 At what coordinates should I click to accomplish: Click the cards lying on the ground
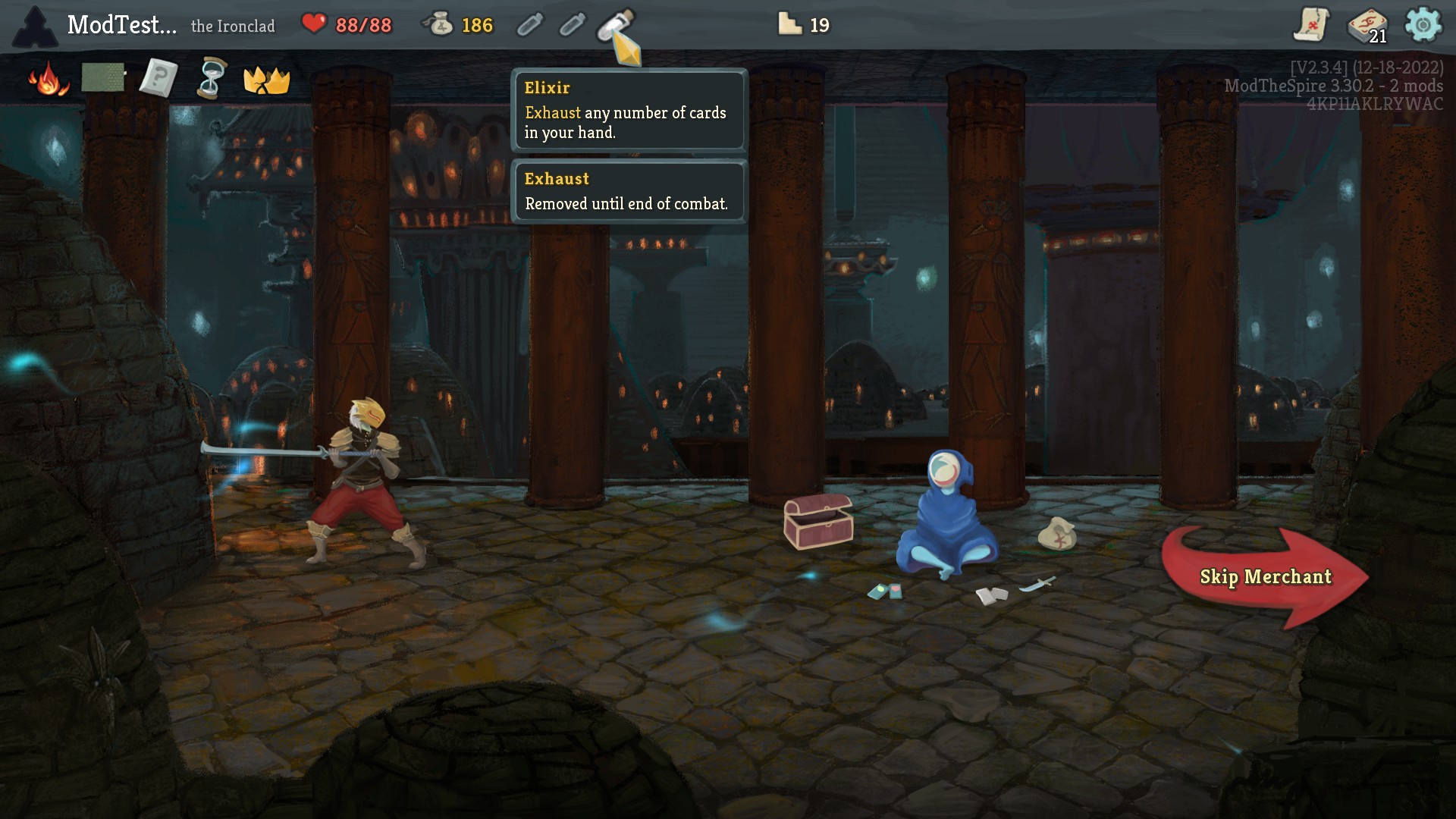point(886,590)
